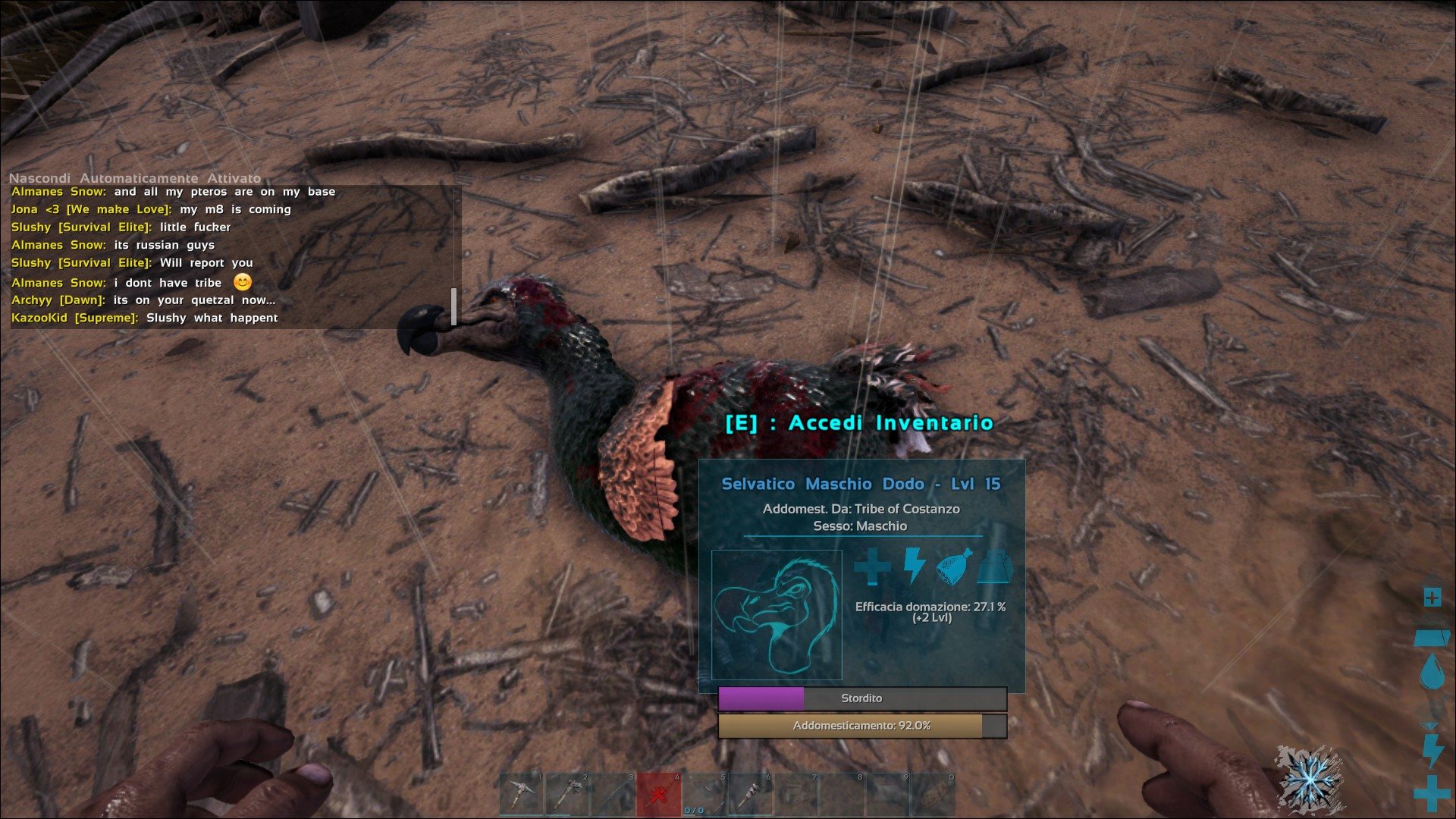
Task: Equip the club from hotbar slot 6
Action: 750,794
